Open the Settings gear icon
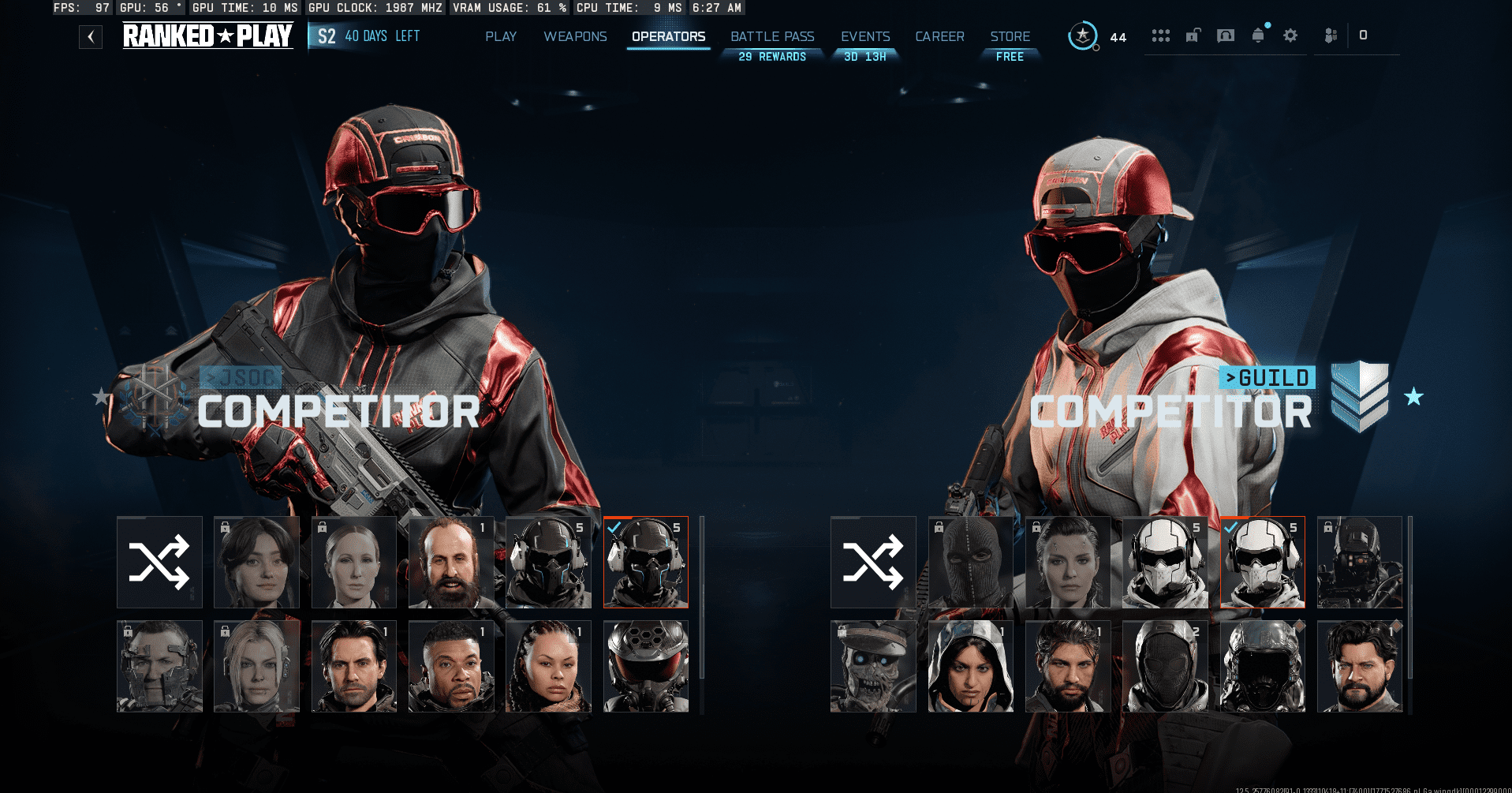Screen dimensions: 1512x793 tap(1290, 36)
